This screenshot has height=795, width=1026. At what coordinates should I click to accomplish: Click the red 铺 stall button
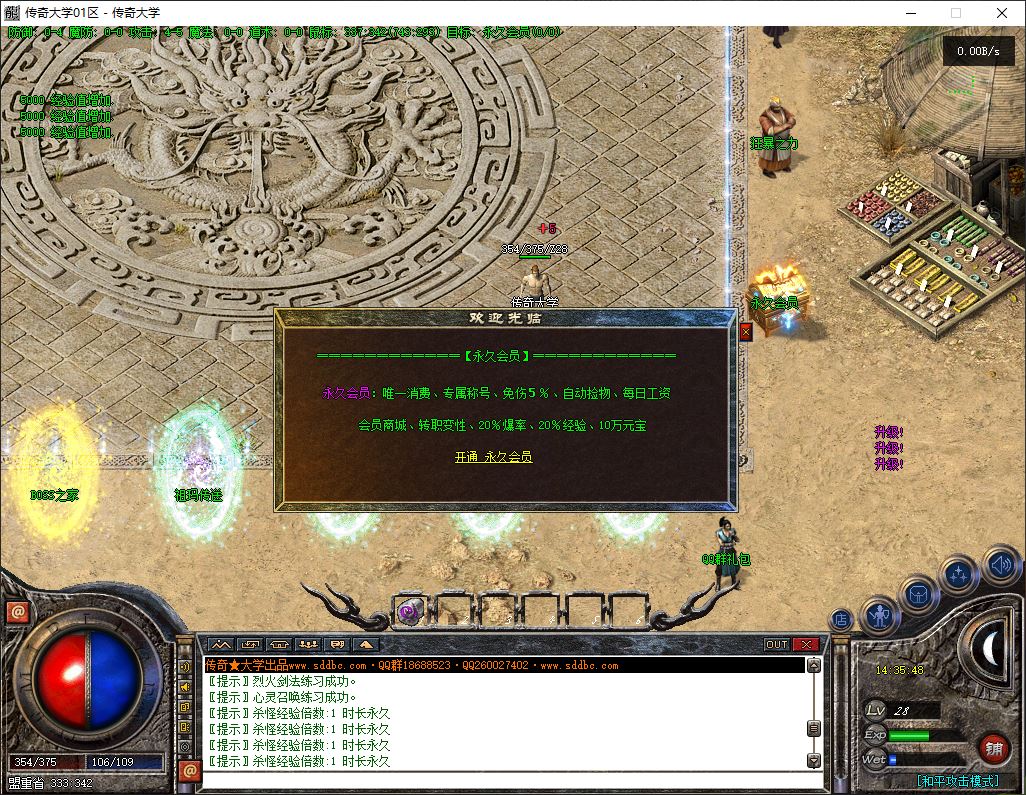(x=993, y=747)
